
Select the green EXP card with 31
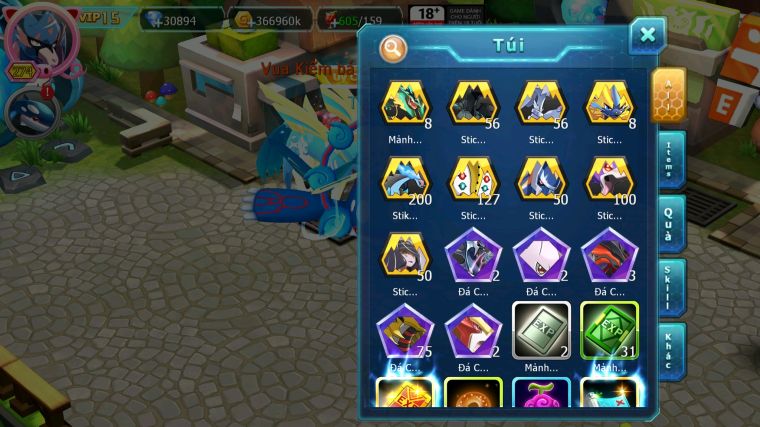609,331
